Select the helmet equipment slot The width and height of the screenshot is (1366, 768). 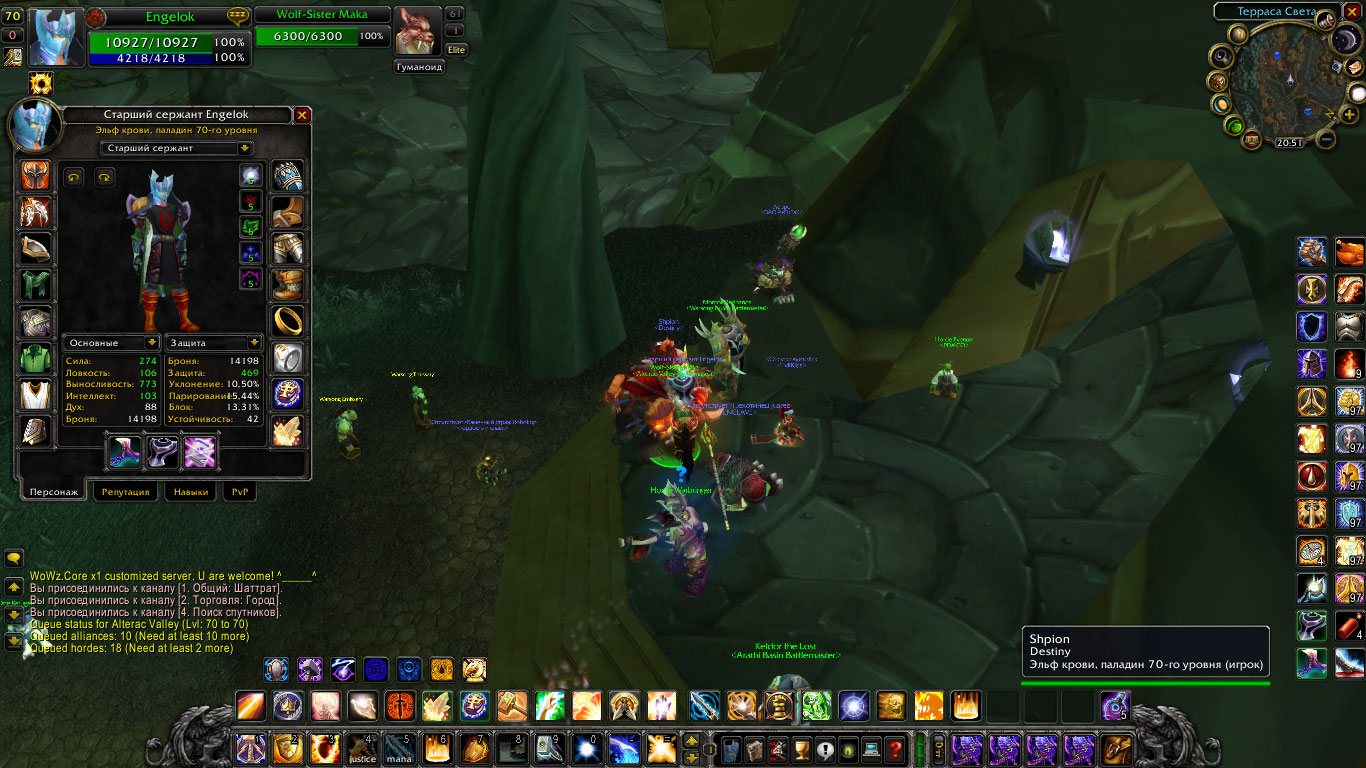(x=35, y=177)
